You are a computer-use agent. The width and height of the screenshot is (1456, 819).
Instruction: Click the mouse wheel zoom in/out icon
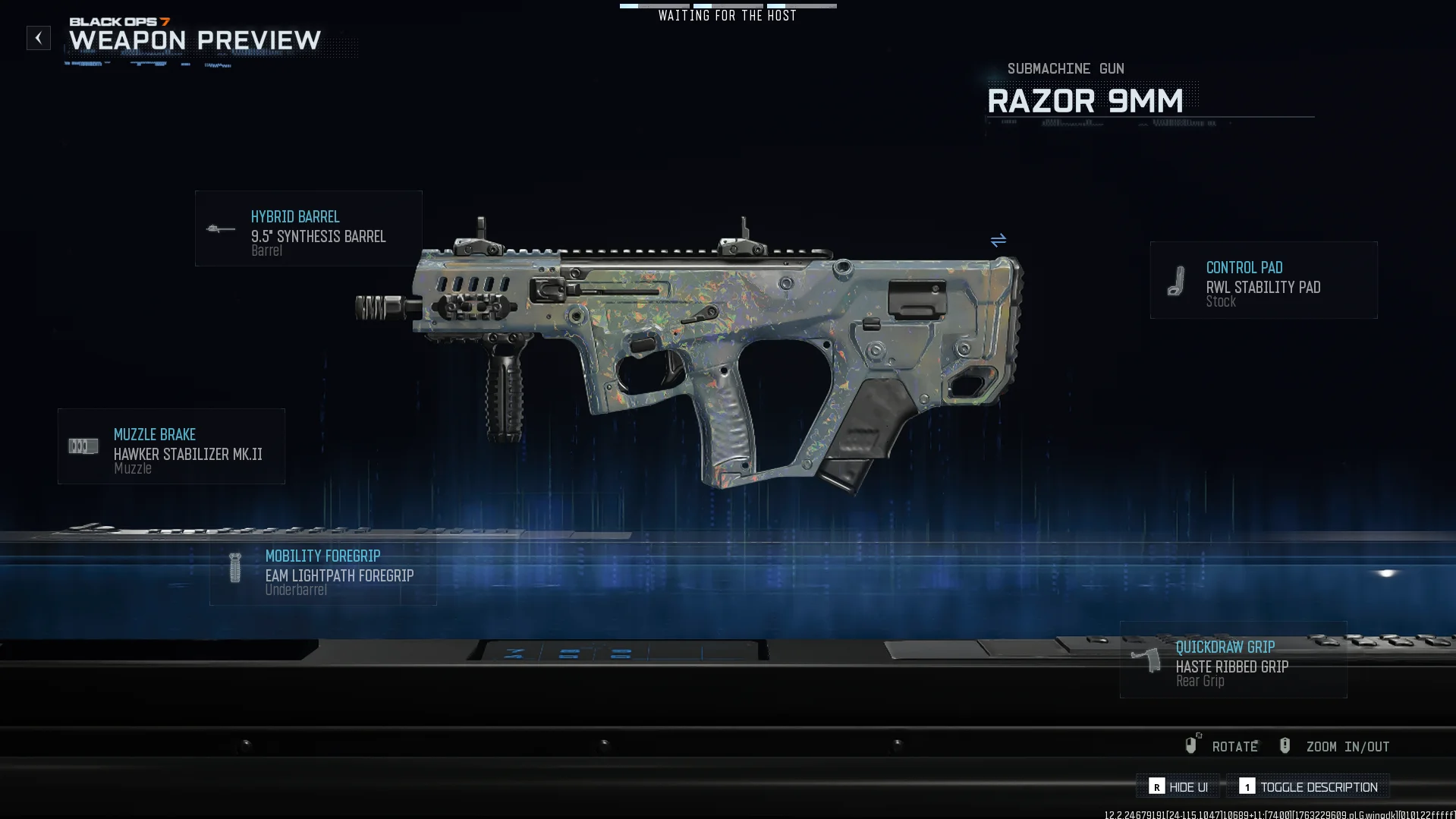pos(1285,745)
